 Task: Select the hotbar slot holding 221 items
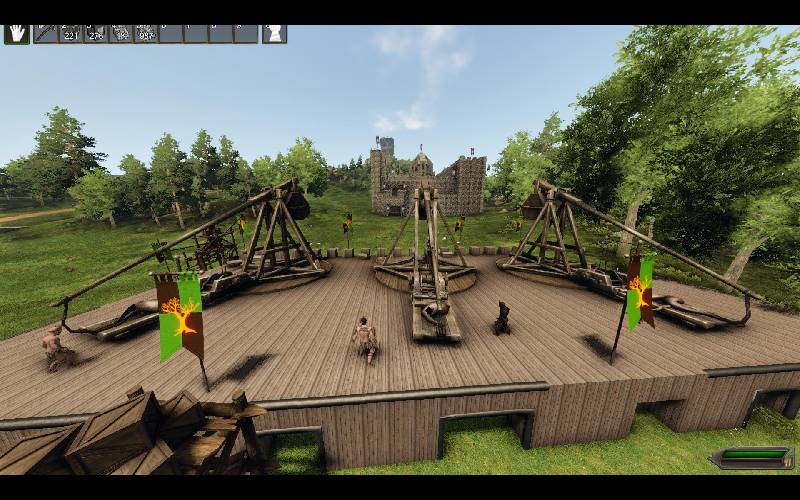coord(71,33)
